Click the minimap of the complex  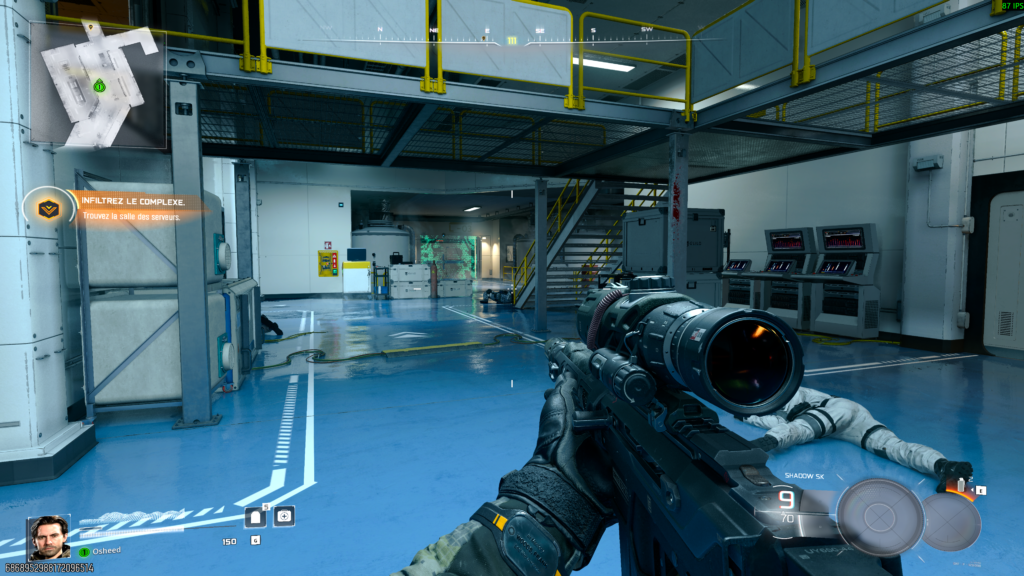point(98,85)
